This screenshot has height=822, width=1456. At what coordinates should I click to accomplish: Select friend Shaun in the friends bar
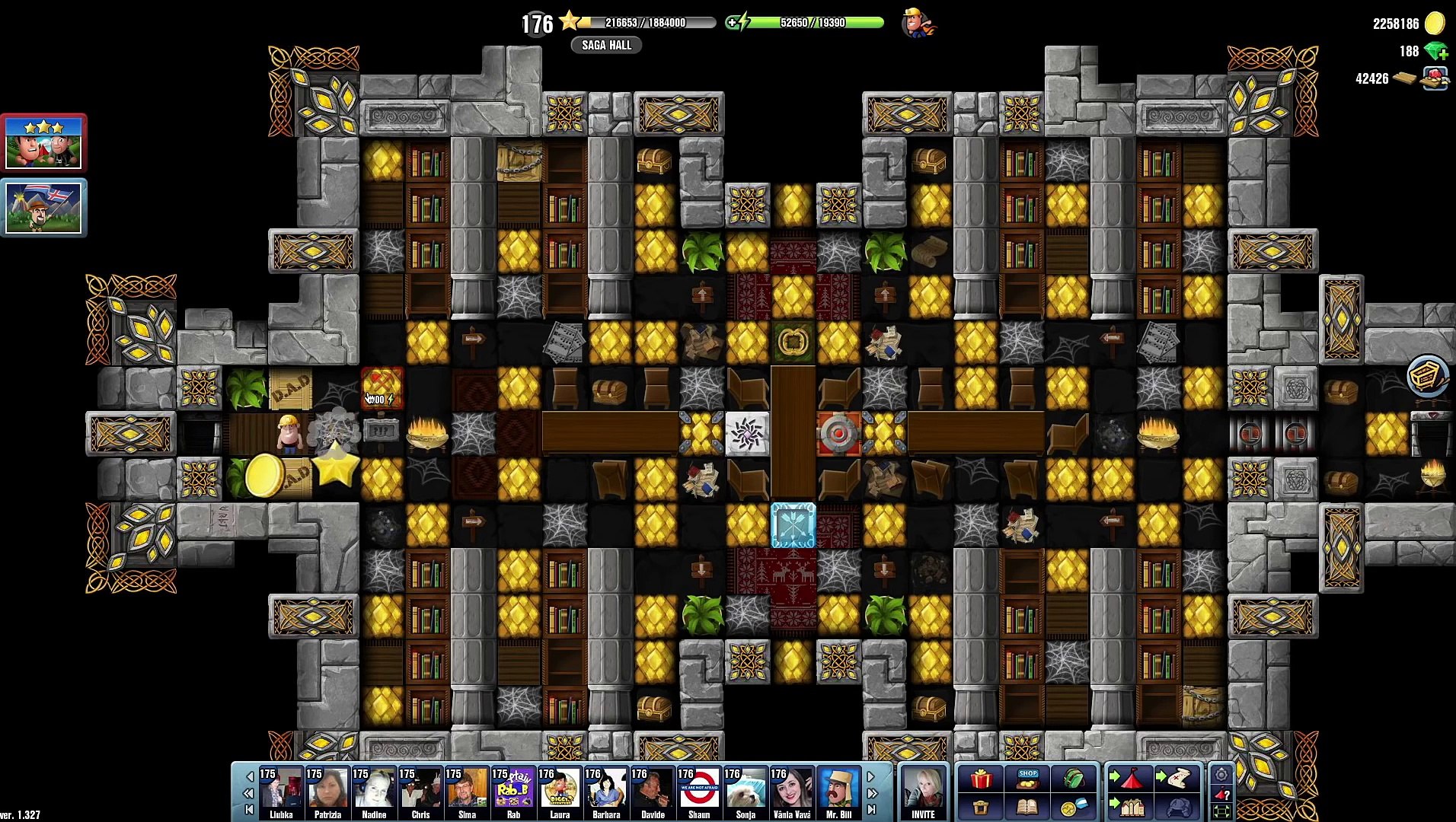pos(698,792)
